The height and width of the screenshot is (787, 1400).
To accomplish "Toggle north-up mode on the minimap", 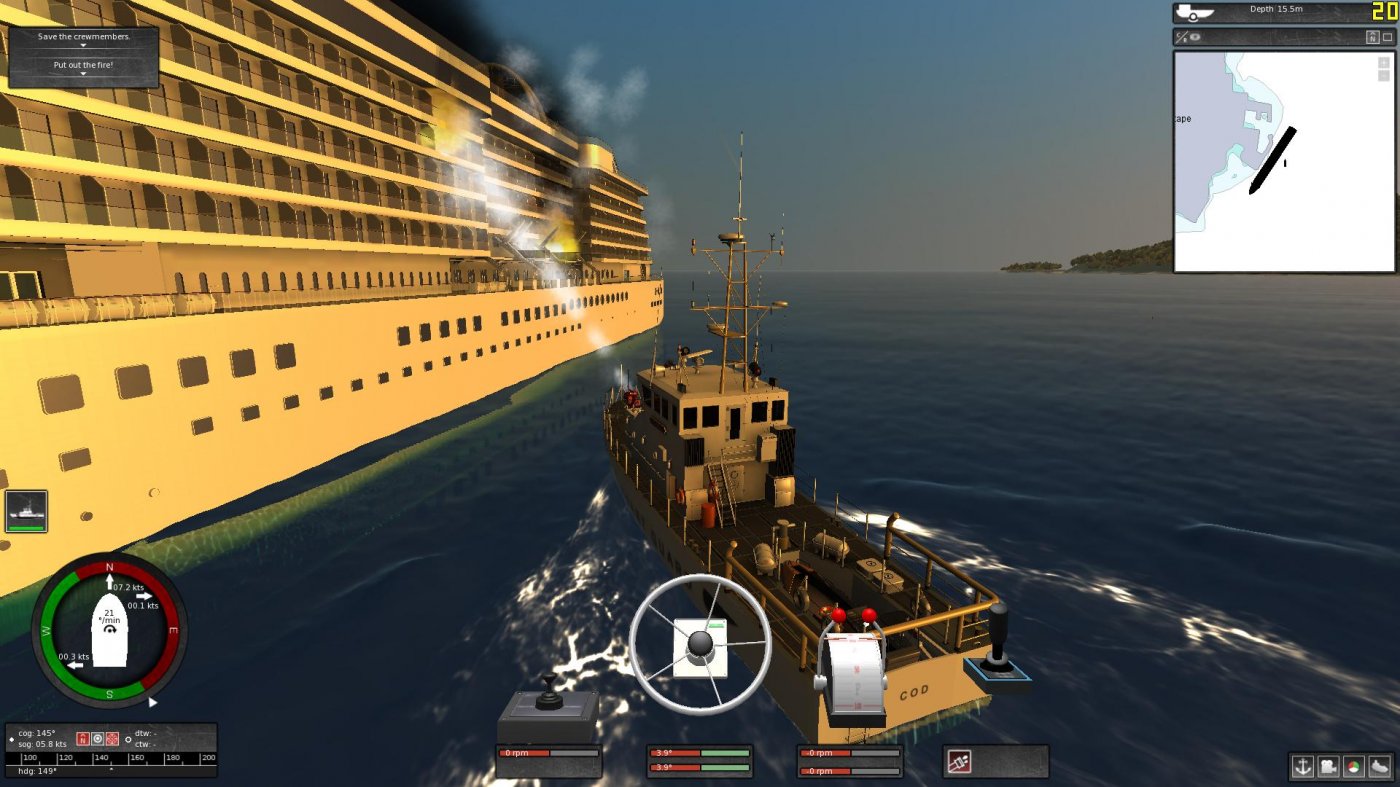I will point(1373,36).
